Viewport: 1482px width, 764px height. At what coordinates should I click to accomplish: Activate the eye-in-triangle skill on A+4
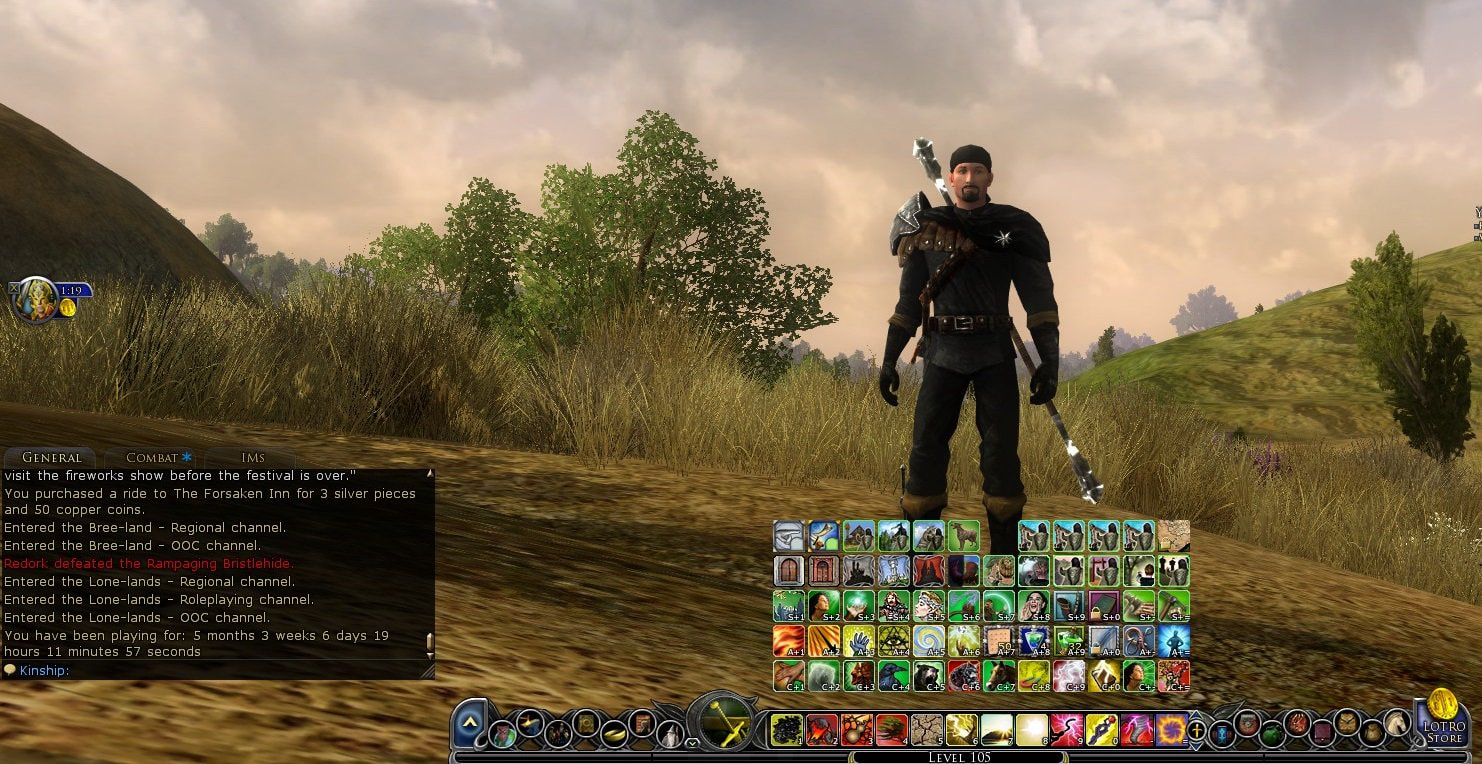click(x=893, y=640)
